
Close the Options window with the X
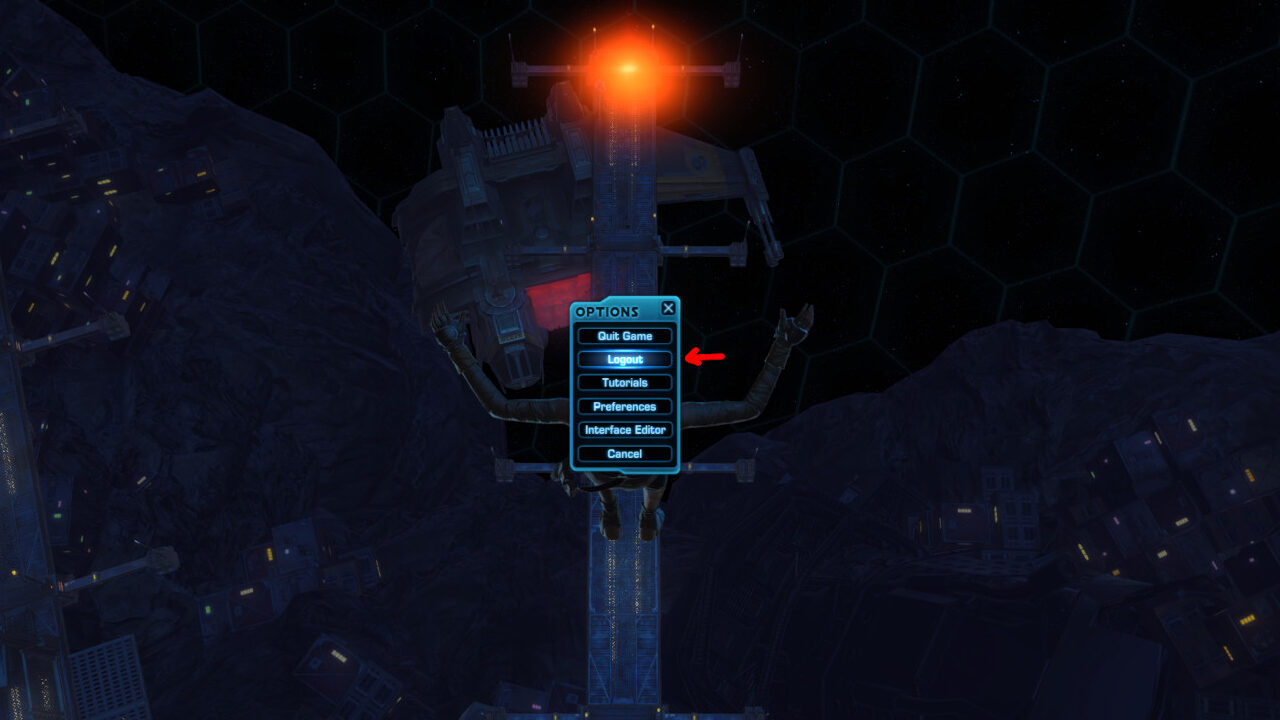coord(668,309)
